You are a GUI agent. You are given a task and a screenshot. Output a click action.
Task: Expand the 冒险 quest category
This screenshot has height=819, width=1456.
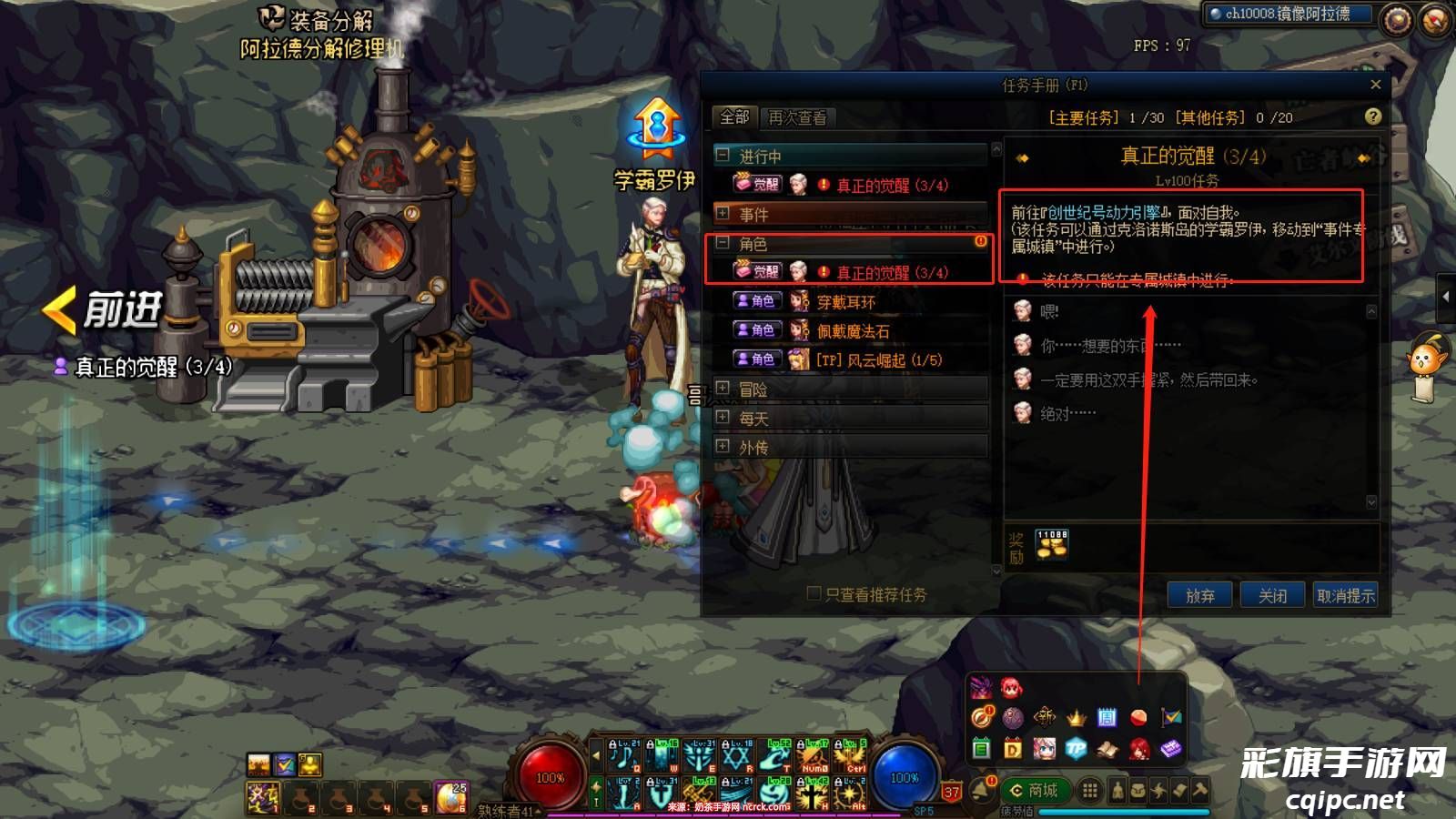(x=723, y=389)
